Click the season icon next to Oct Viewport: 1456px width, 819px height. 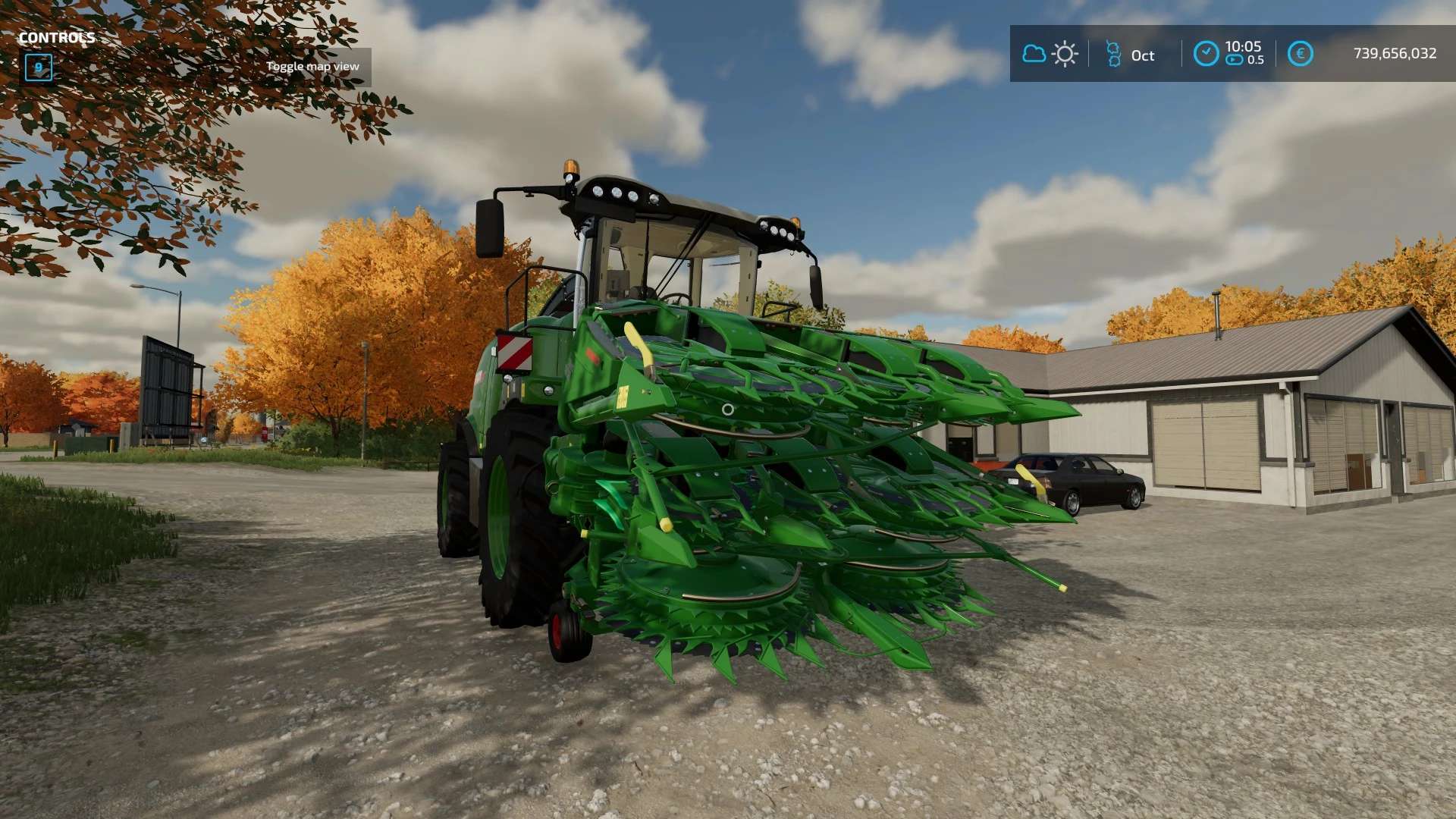(1113, 54)
